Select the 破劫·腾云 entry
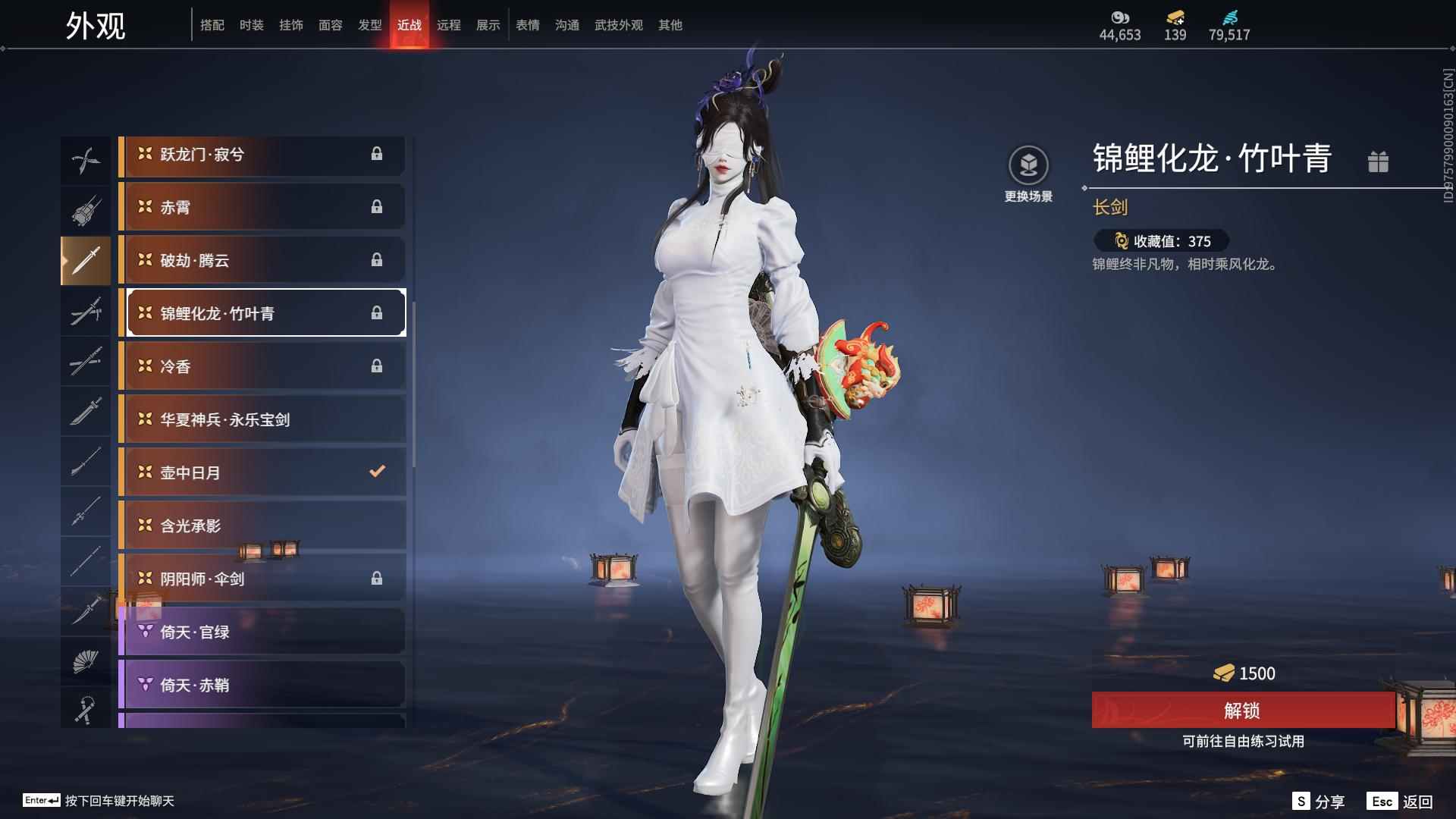1456x819 pixels. (x=262, y=260)
